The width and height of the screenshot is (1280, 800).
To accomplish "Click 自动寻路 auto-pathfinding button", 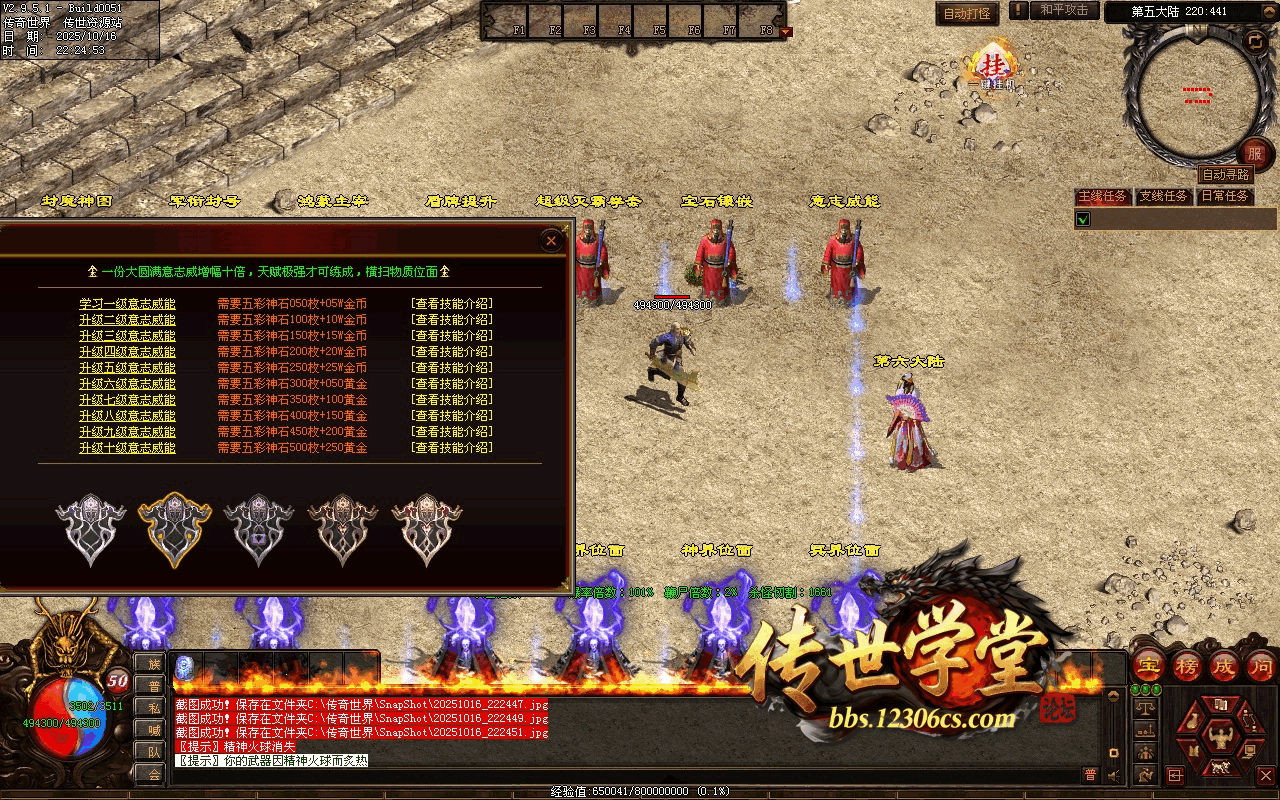I will [1225, 175].
